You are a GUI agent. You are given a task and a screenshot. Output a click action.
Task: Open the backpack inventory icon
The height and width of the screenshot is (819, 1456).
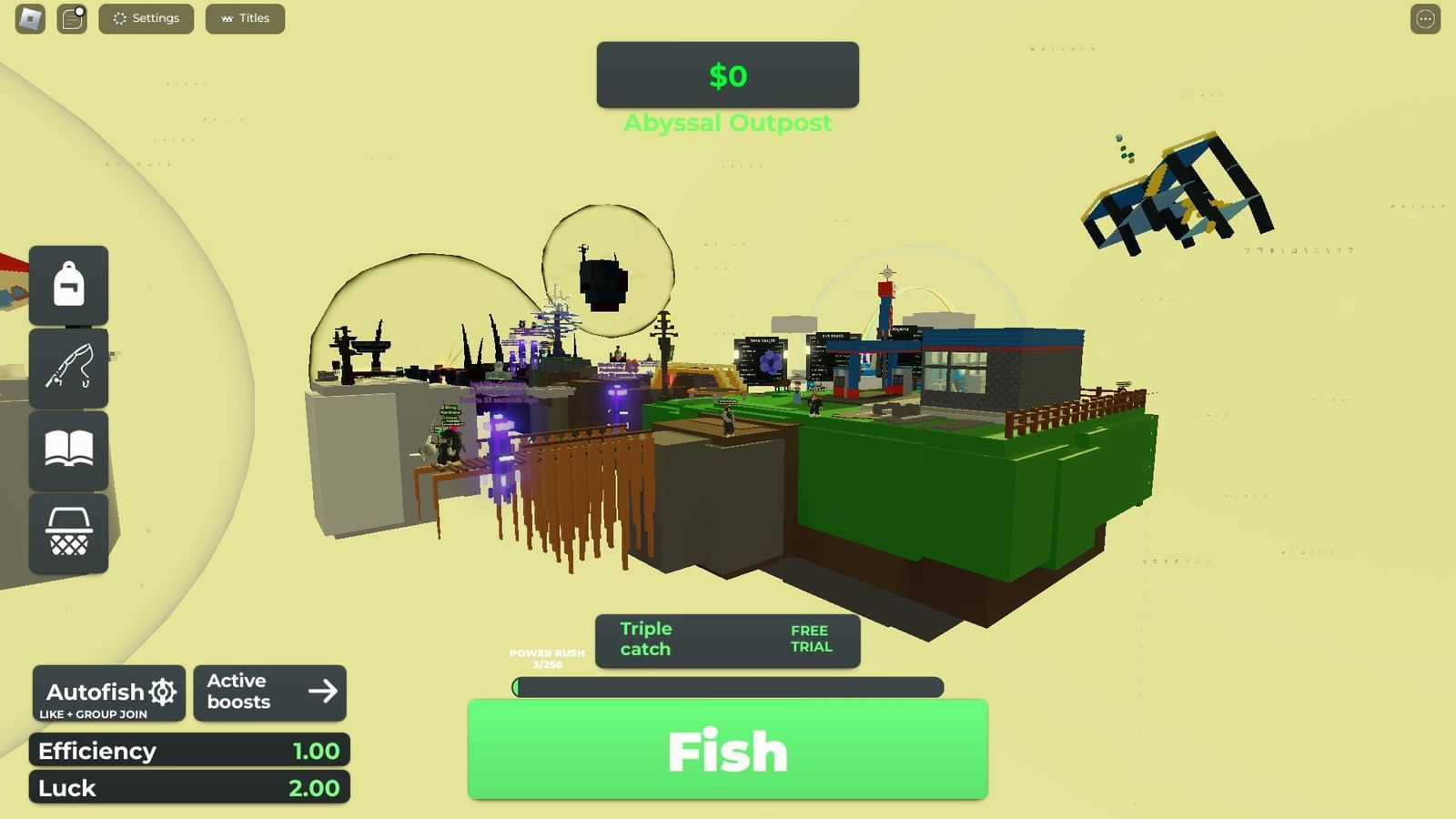point(68,284)
